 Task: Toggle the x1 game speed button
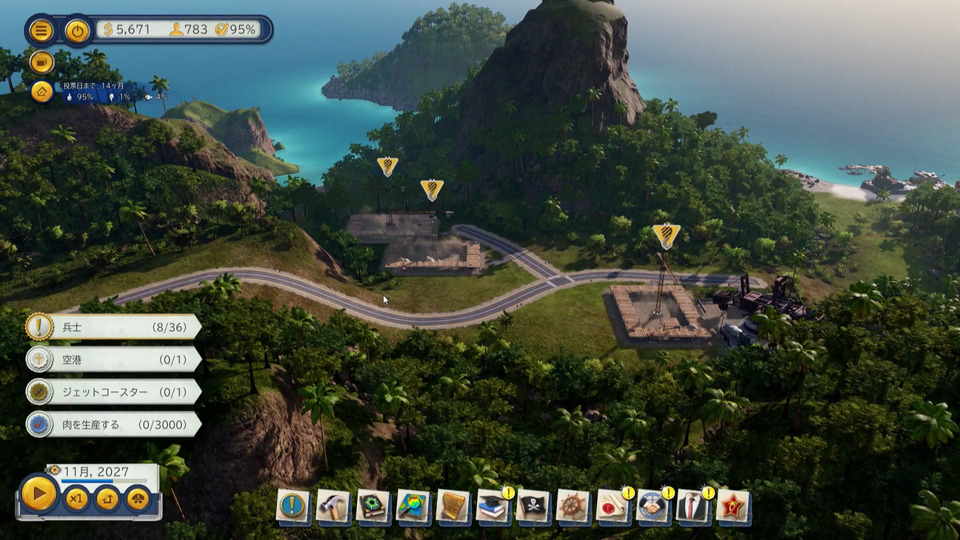(77, 498)
